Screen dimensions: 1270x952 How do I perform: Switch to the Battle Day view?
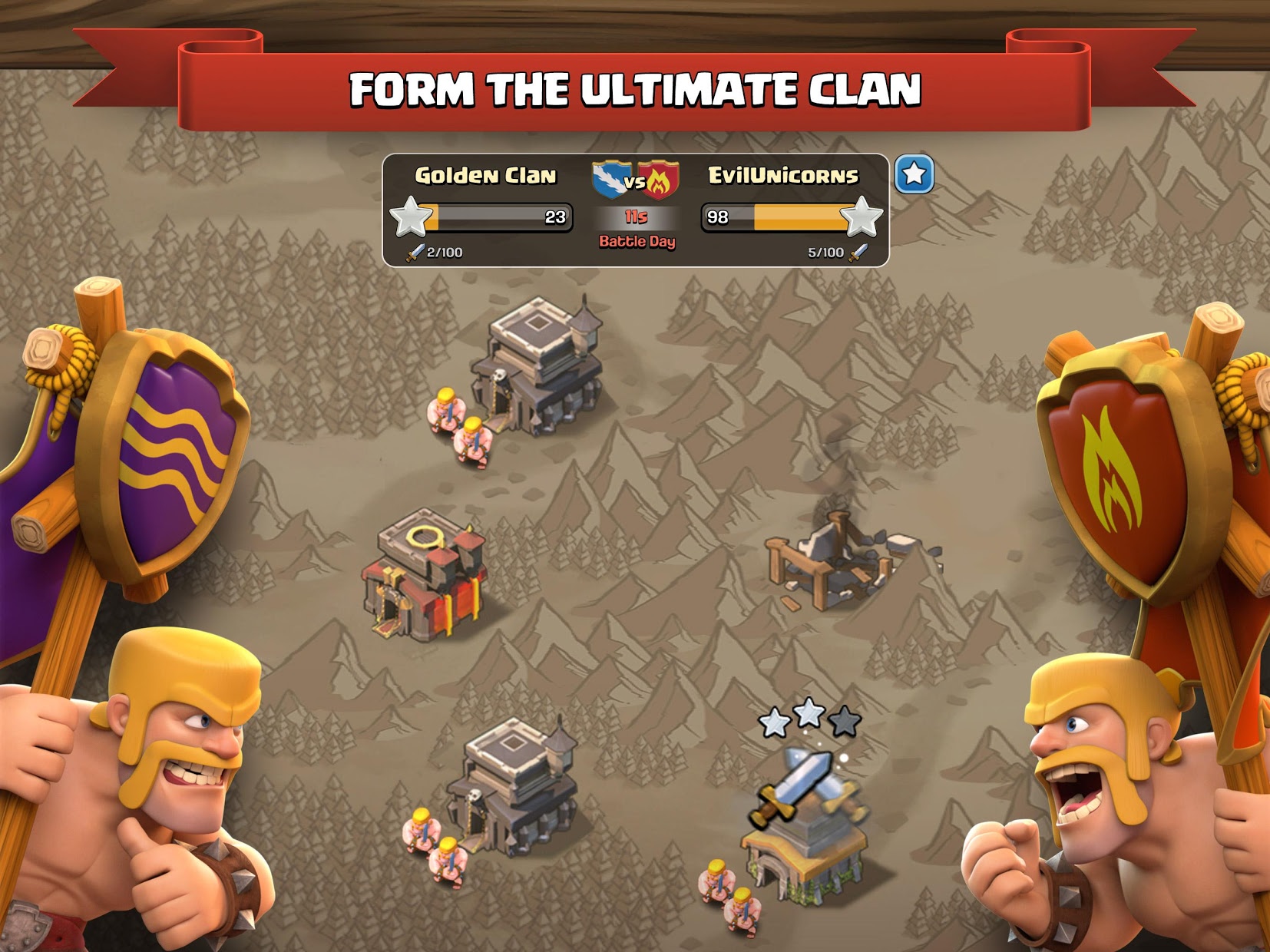coord(637,242)
